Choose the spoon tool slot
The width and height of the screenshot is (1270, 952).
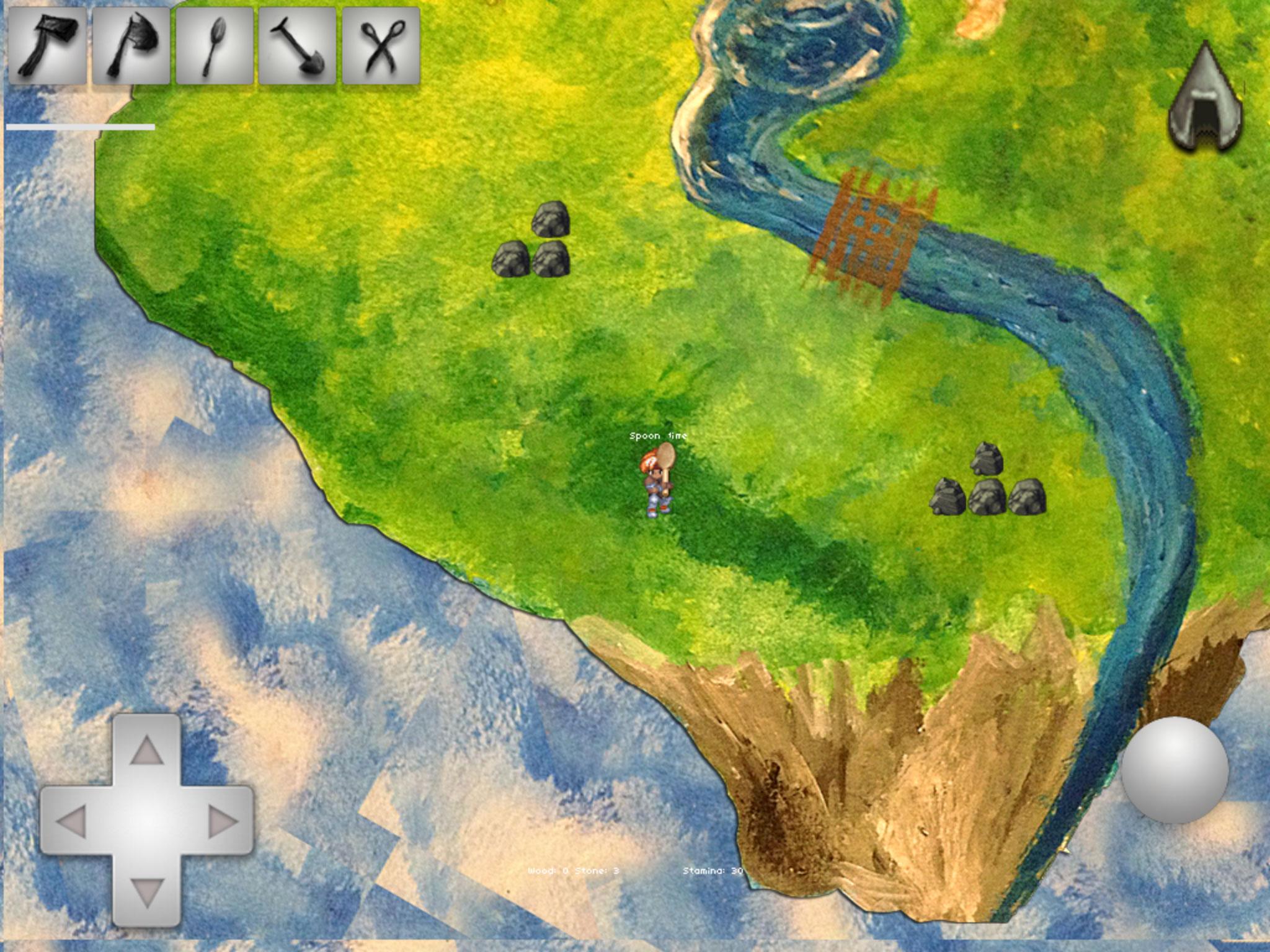(x=215, y=46)
